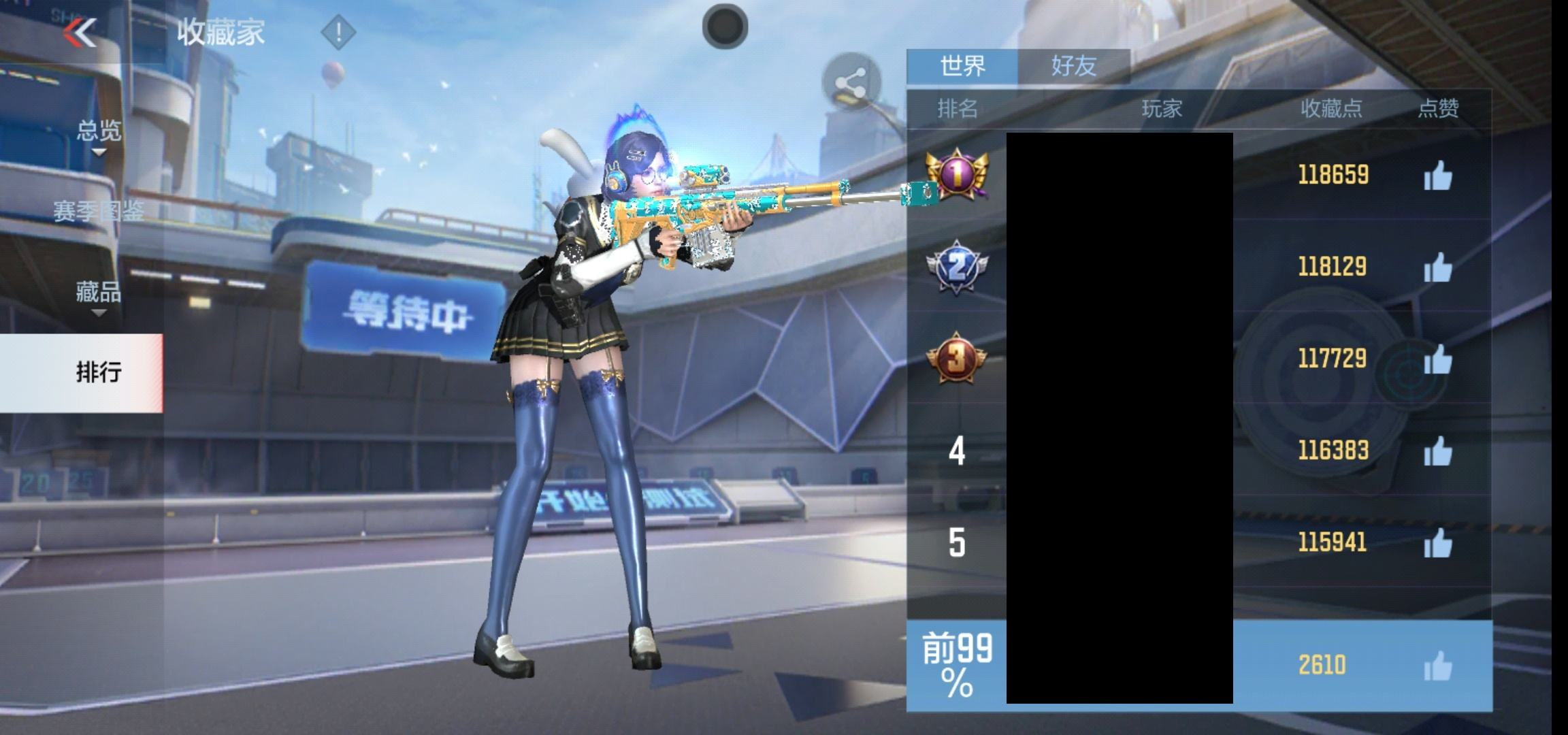Like the rank 3 player with 117729 points
Screen dimensions: 1568x735
point(1437,359)
